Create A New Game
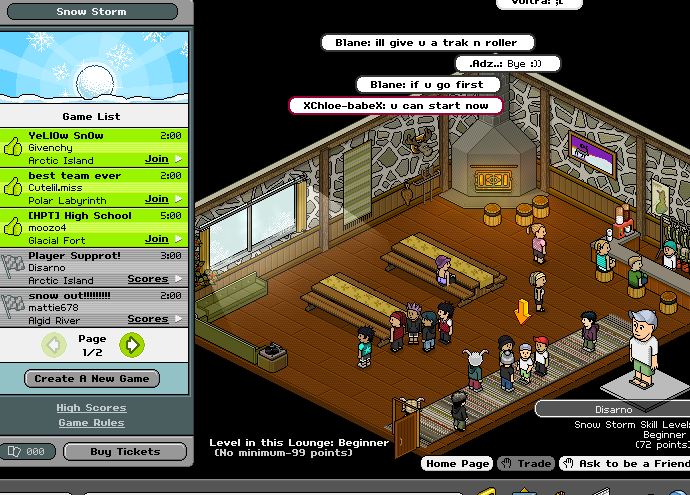 92,379
